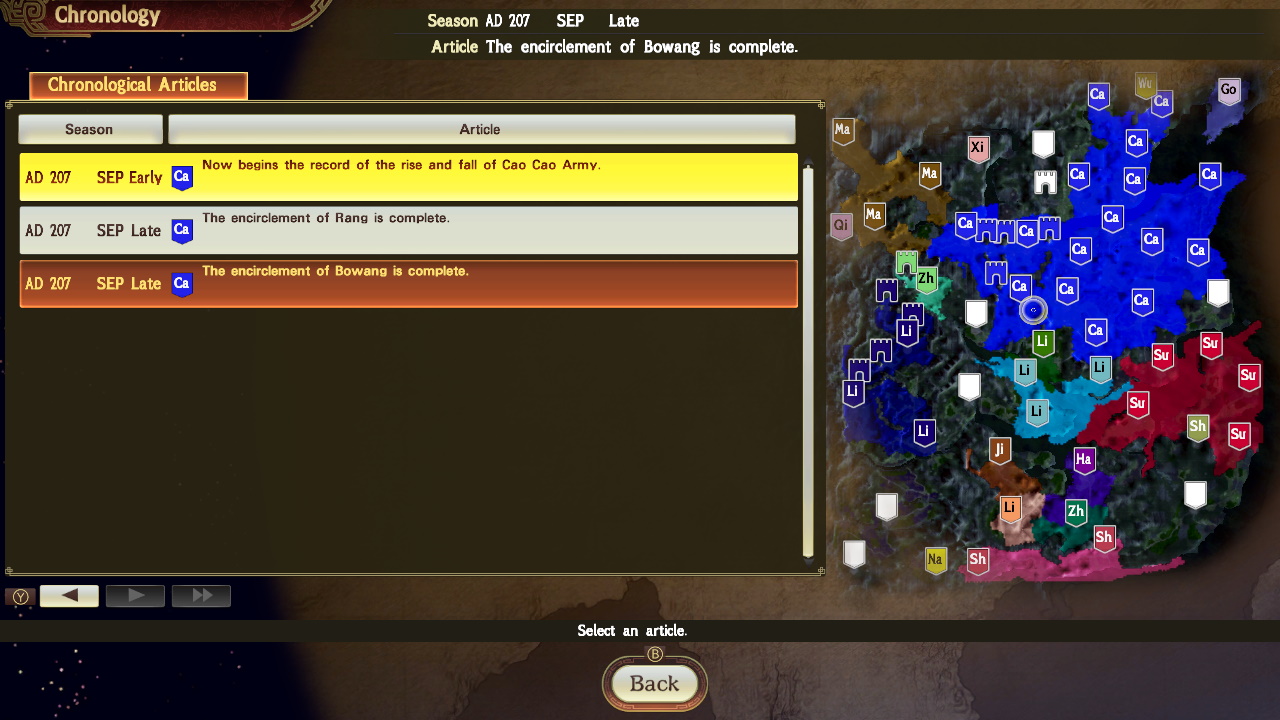Click the fast-forward double arrow

200,595
